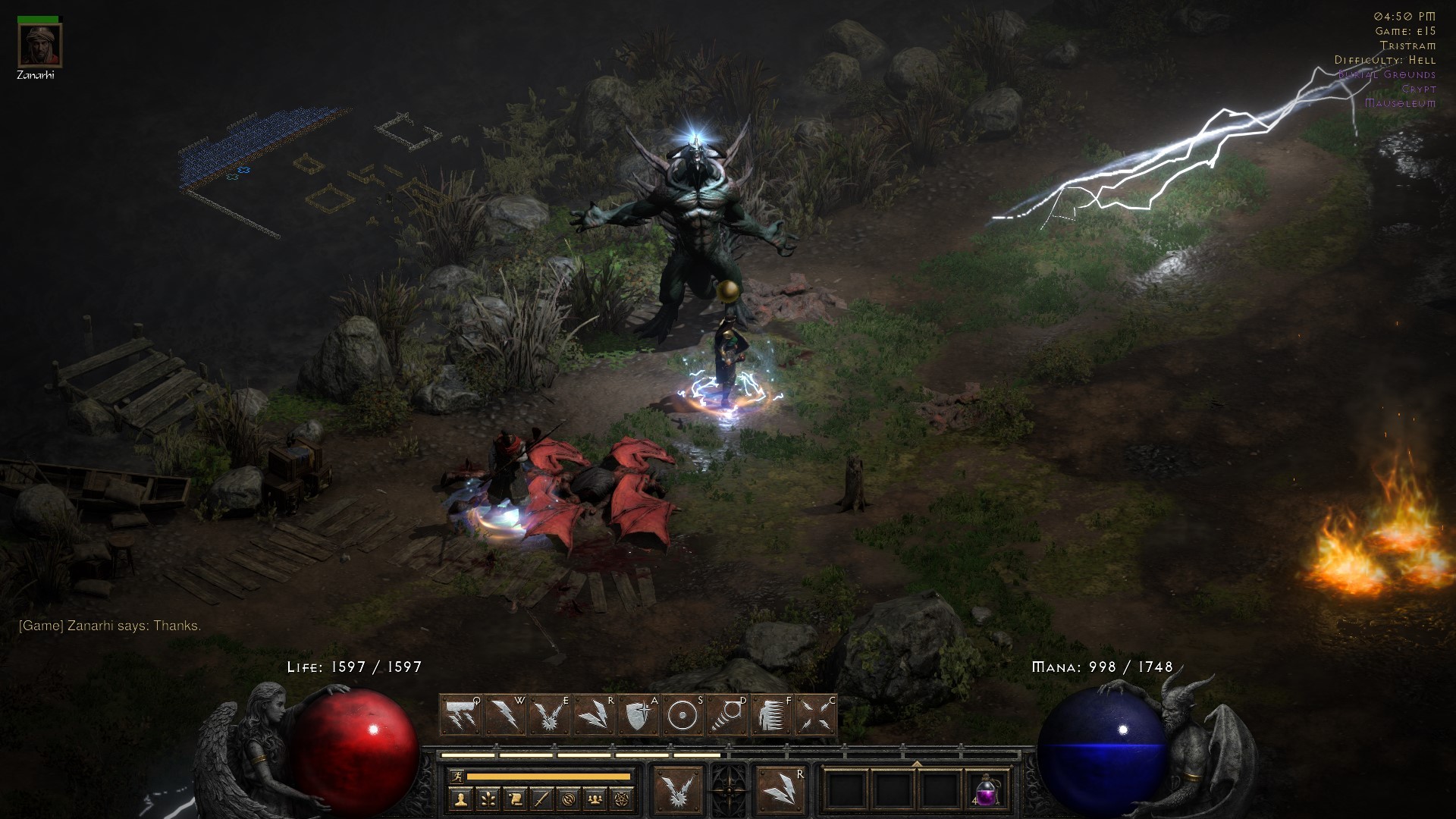Screen dimensions: 1456x819
Task: Pick the Chain Lightning skill in the R hotbar slot
Action: [x=594, y=715]
